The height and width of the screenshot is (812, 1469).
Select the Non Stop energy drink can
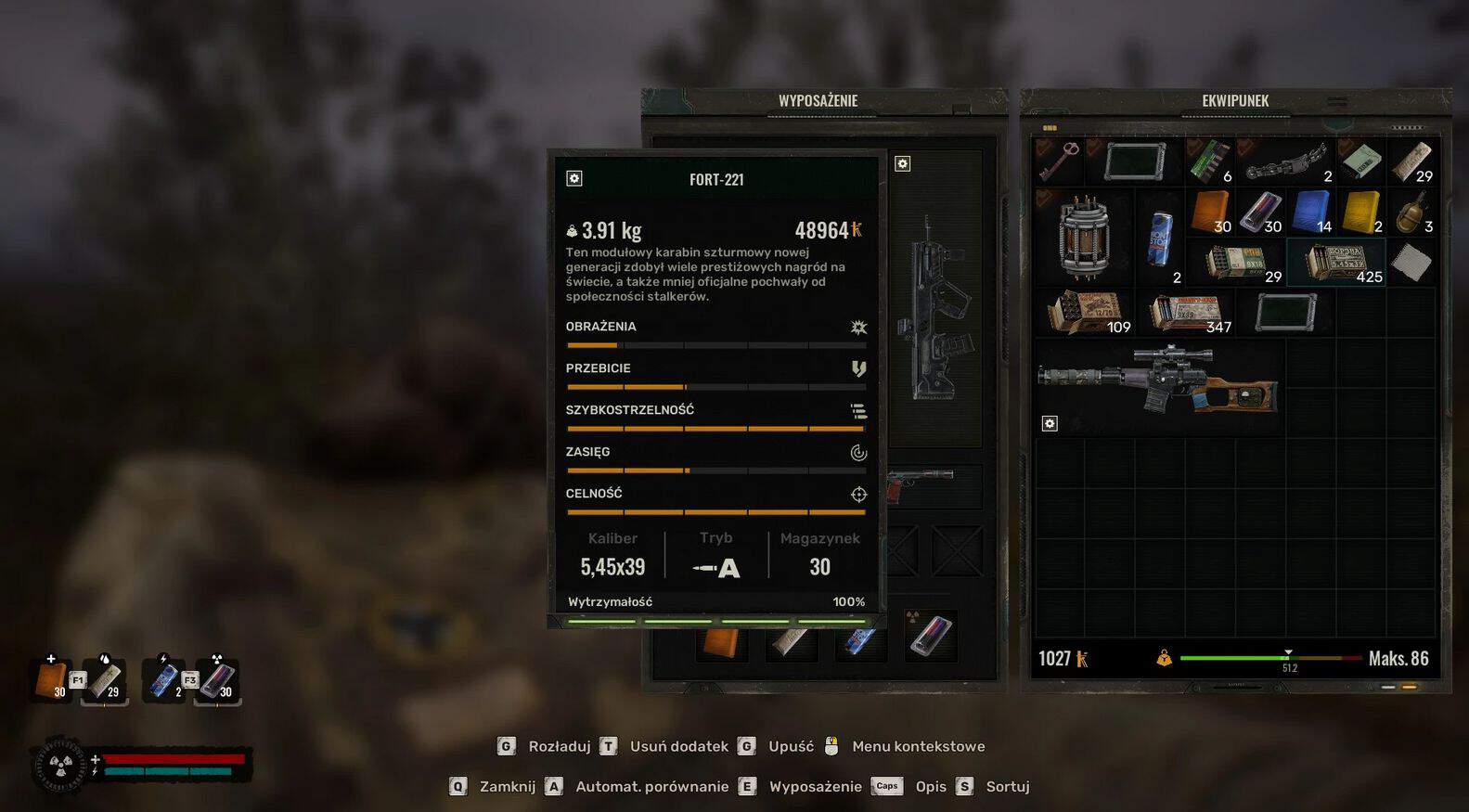coord(1160,238)
